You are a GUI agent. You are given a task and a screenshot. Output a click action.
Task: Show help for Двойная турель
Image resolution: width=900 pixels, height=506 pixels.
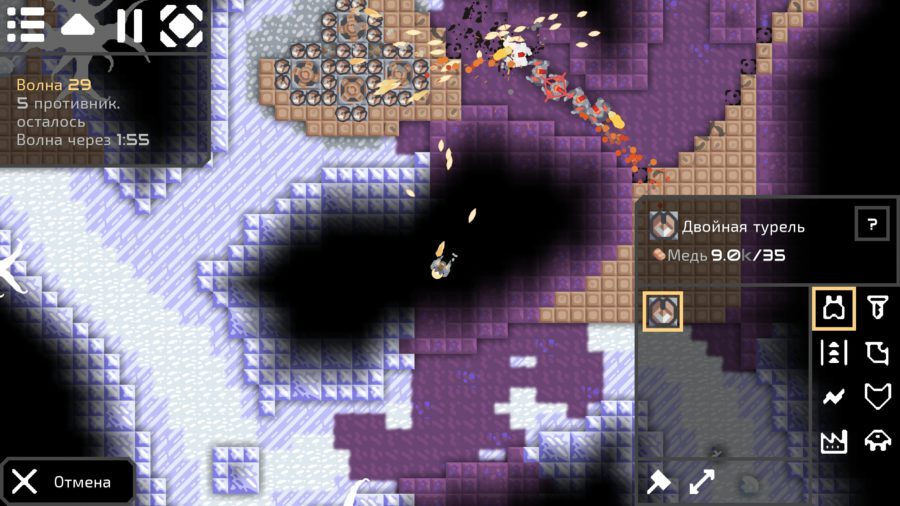point(872,224)
